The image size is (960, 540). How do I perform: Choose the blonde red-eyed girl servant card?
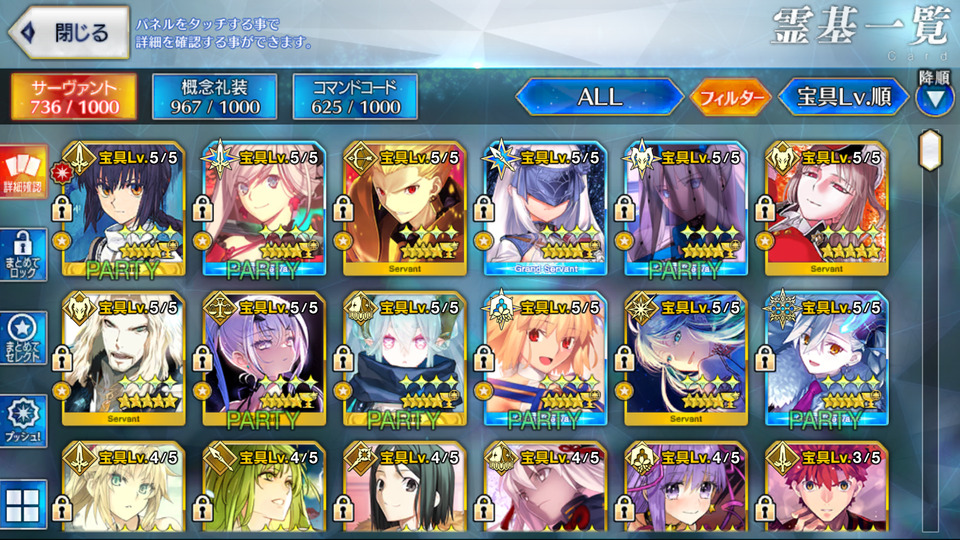[544, 360]
